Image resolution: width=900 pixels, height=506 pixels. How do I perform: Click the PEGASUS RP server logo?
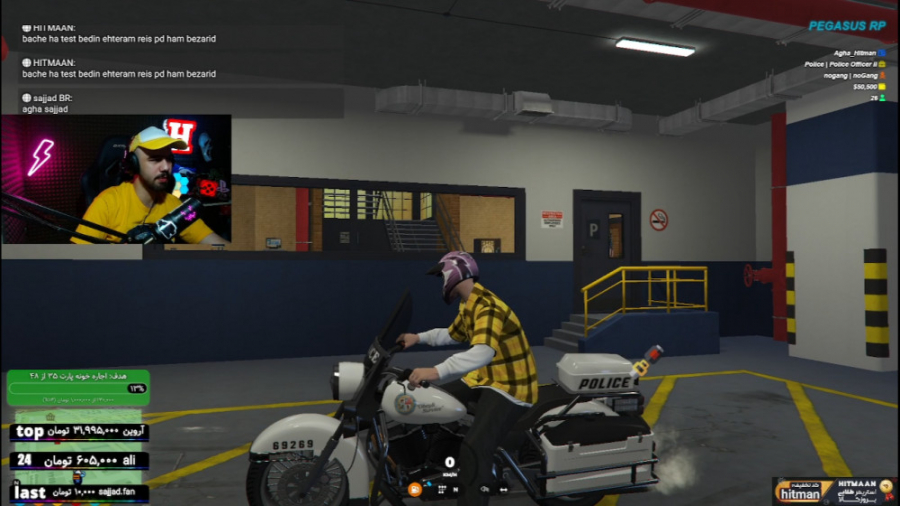[x=846, y=26]
